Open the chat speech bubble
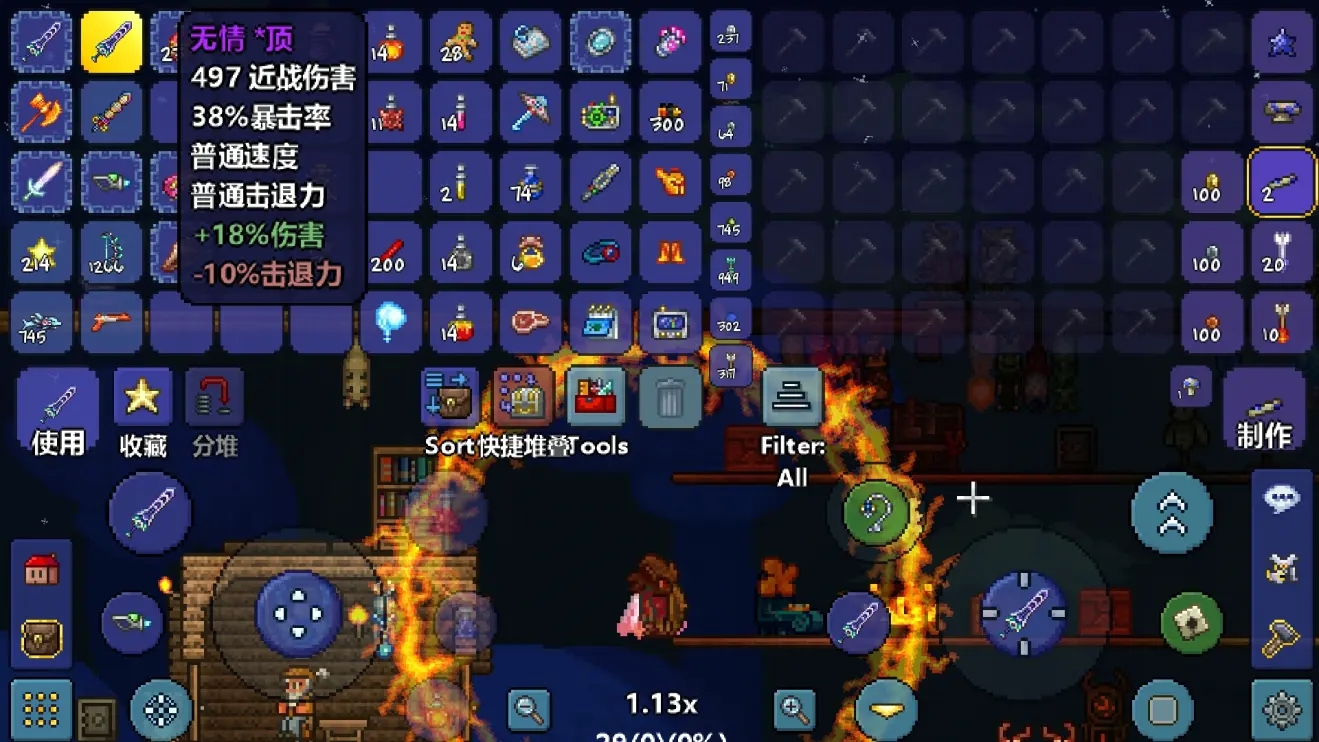Image resolution: width=1319 pixels, height=742 pixels. coord(1282,500)
